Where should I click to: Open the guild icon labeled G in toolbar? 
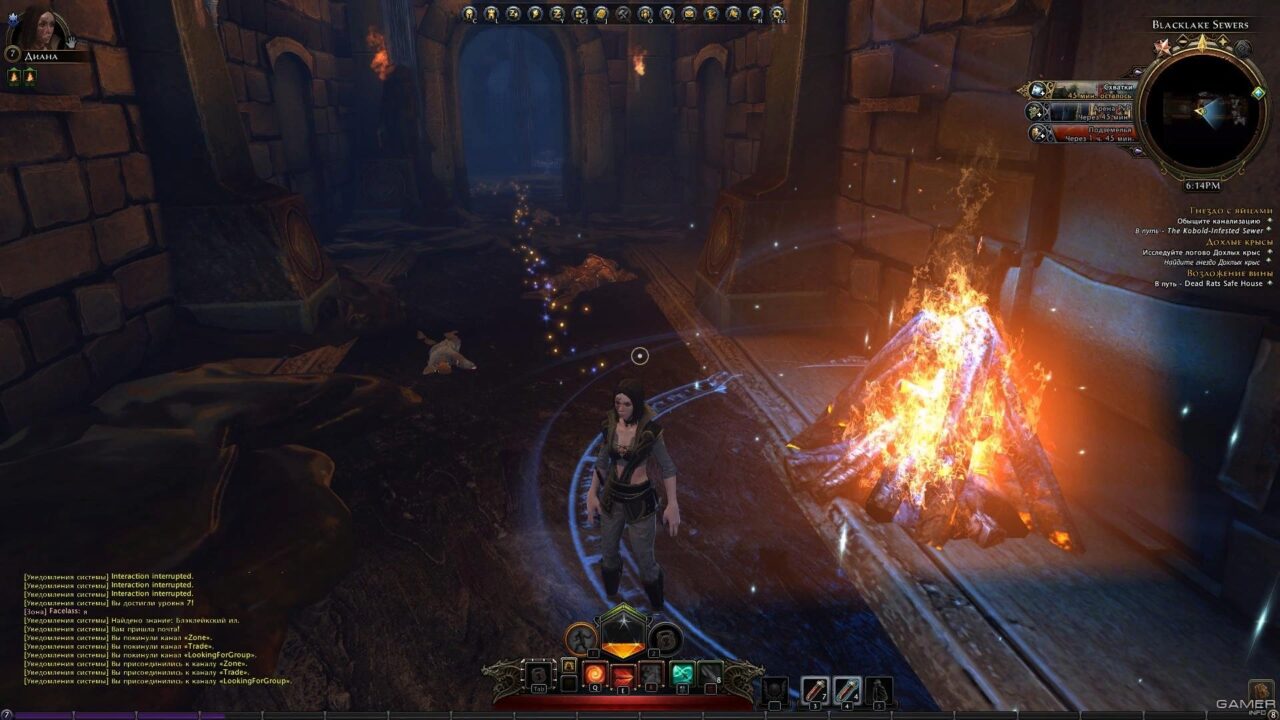pyautogui.click(x=665, y=15)
